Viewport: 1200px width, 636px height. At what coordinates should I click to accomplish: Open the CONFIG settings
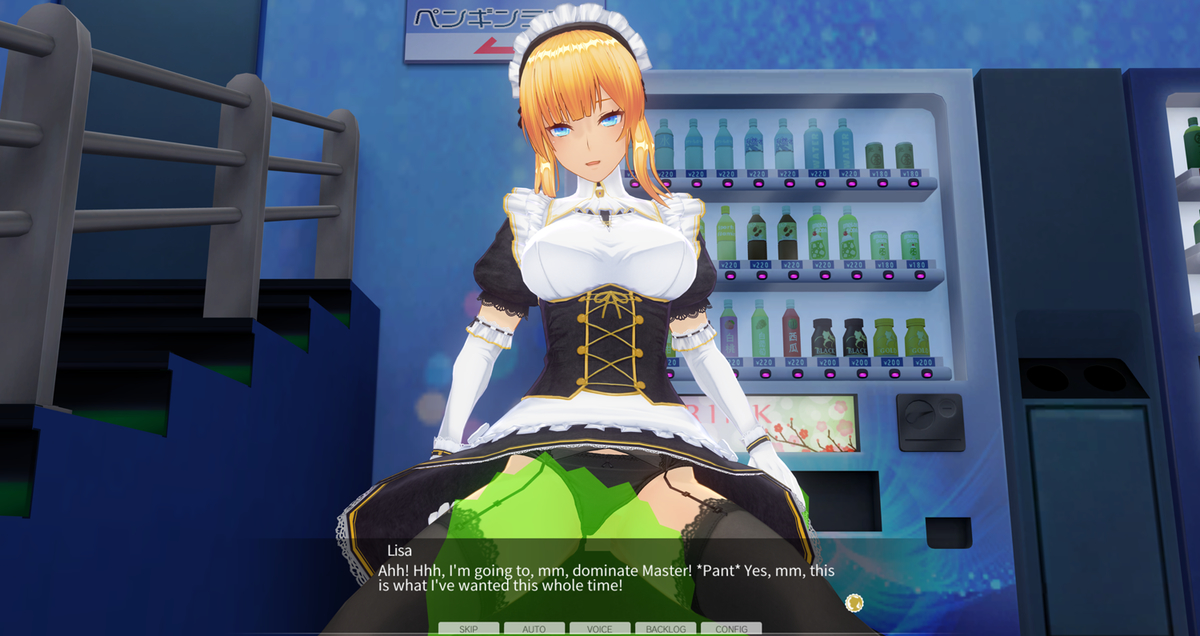[x=731, y=629]
